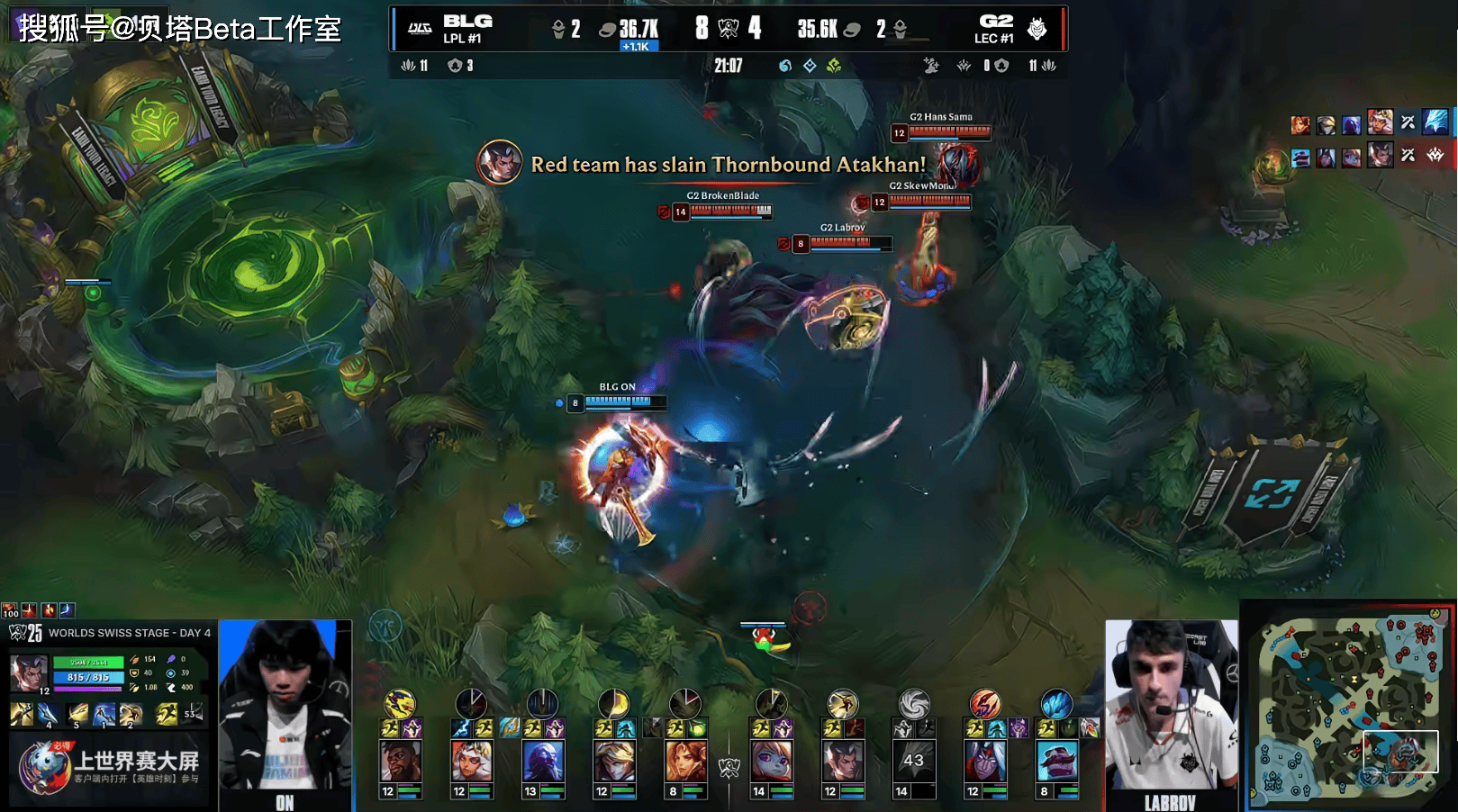Click the selected champion portrait in stats panel
Screen dimensions: 1458x812
(29, 673)
